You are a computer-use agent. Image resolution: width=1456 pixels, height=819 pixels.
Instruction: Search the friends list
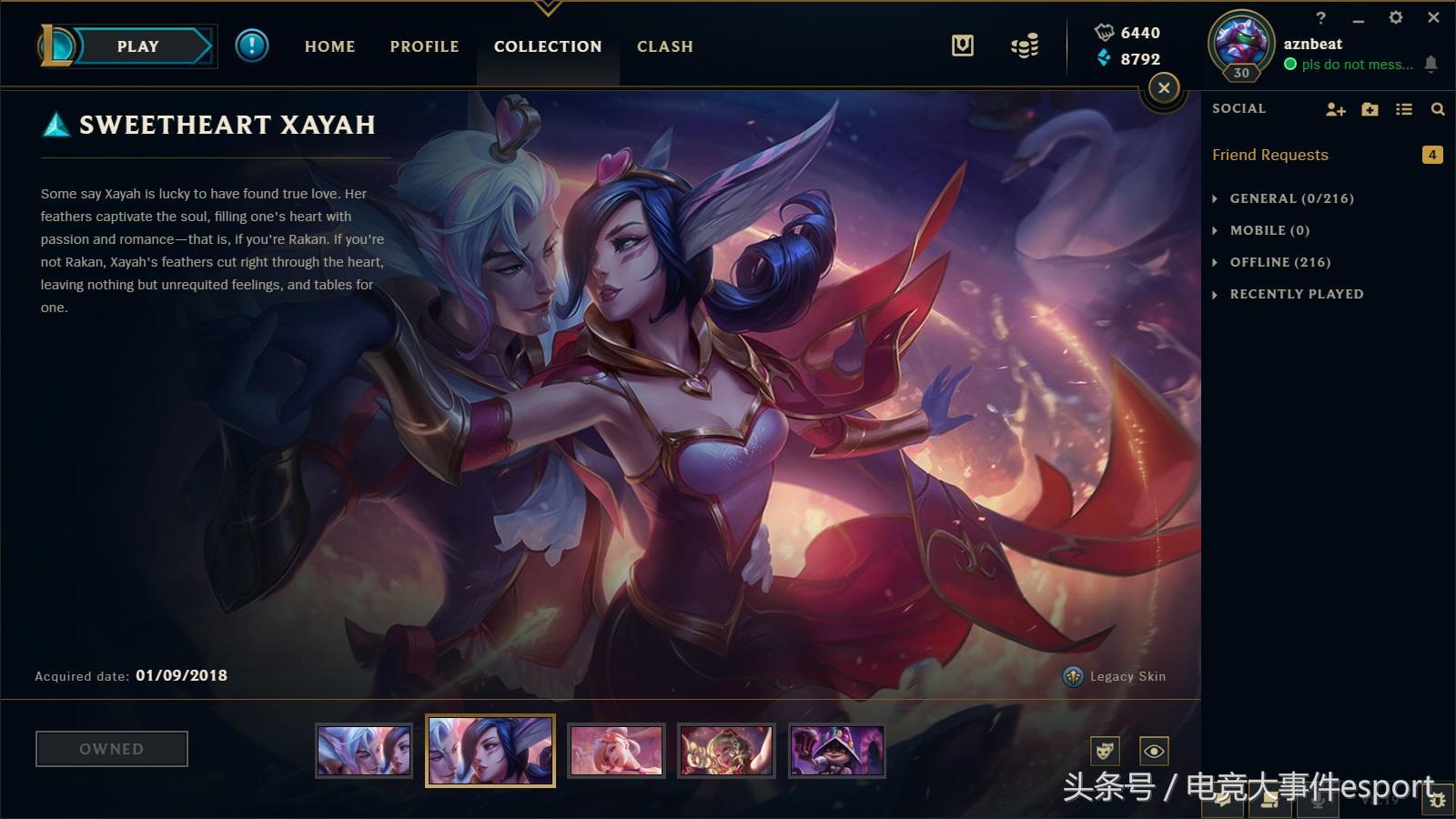pyautogui.click(x=1438, y=109)
